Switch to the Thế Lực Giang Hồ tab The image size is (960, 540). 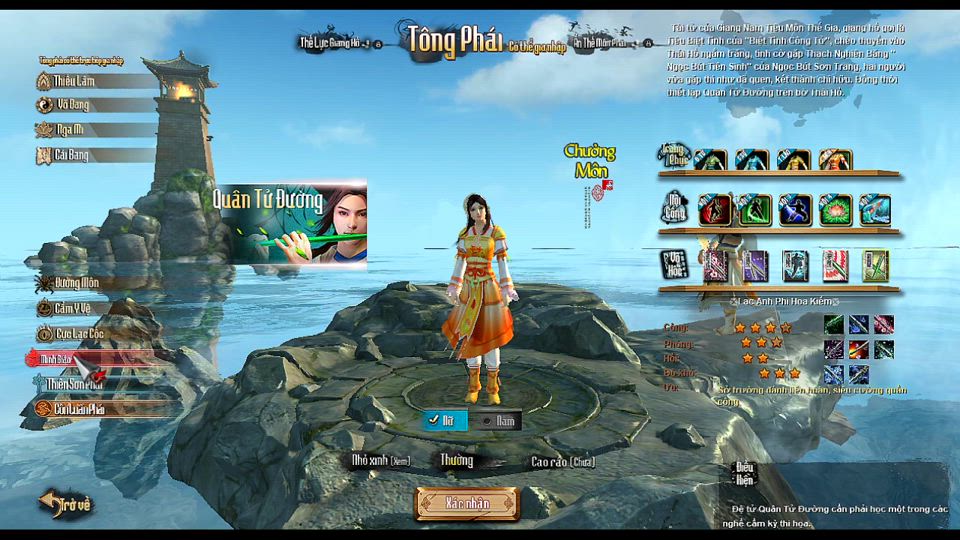coord(334,42)
